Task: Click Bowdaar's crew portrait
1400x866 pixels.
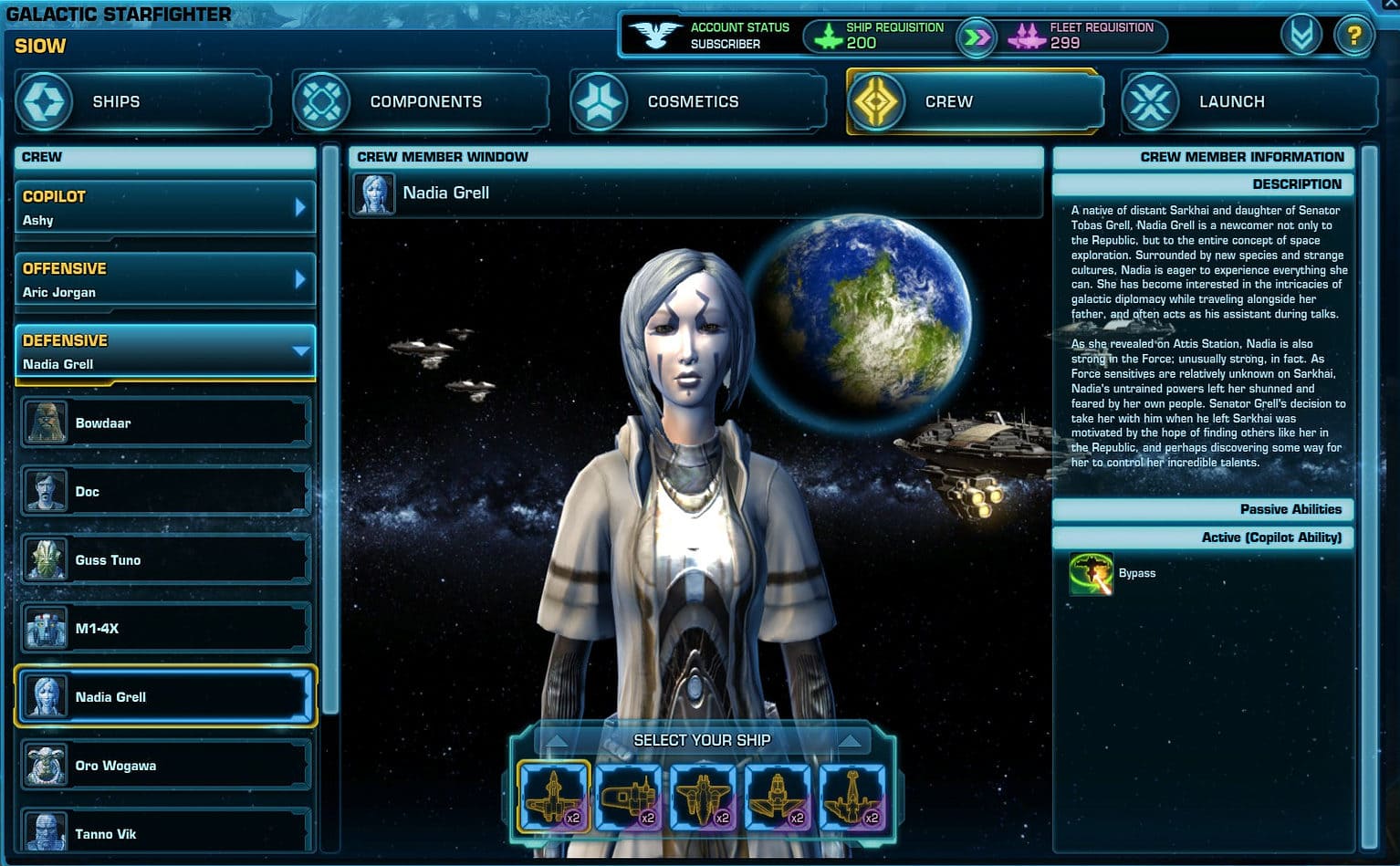Action: click(47, 423)
